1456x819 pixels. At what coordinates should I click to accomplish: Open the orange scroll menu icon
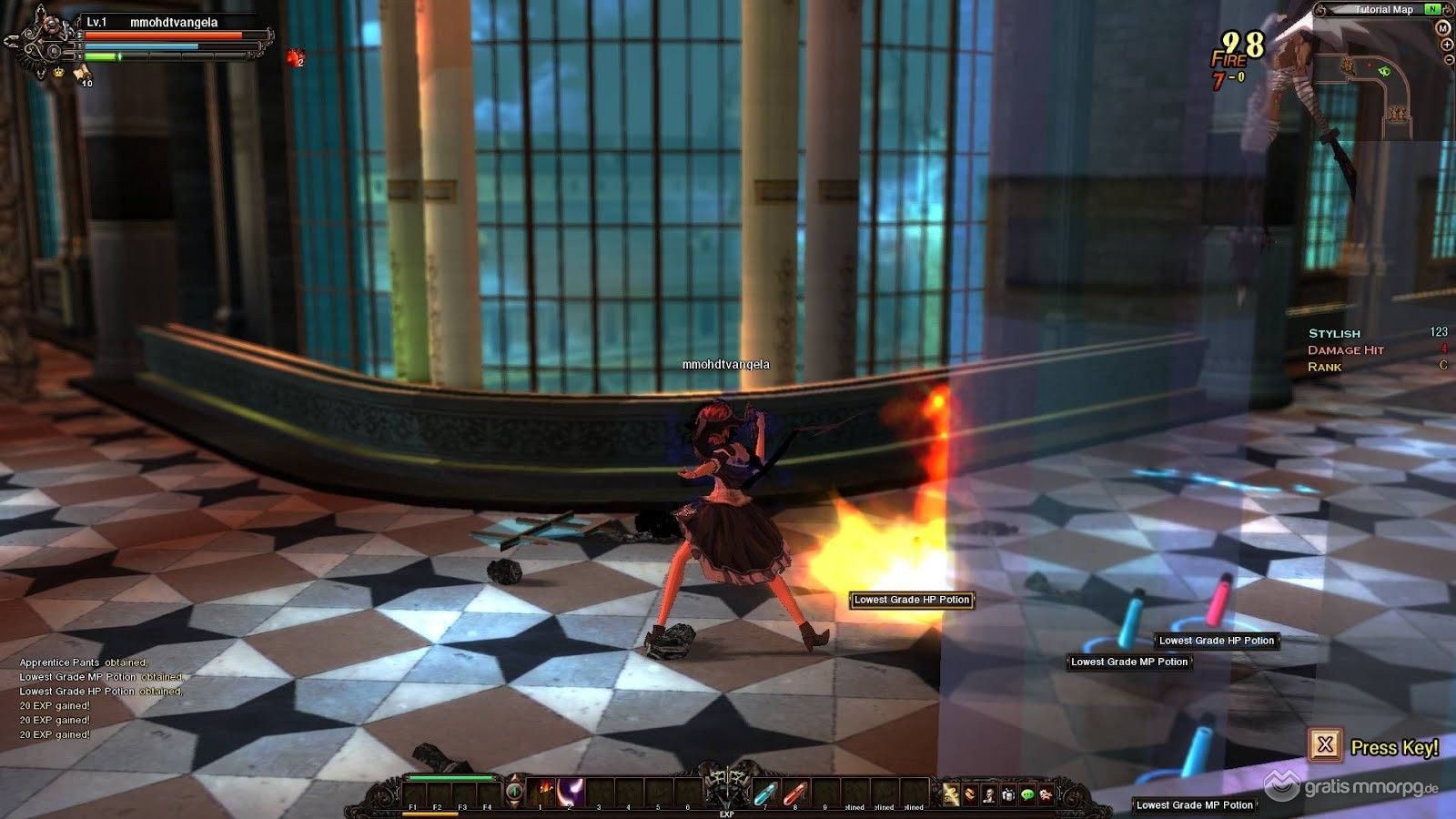point(970,794)
